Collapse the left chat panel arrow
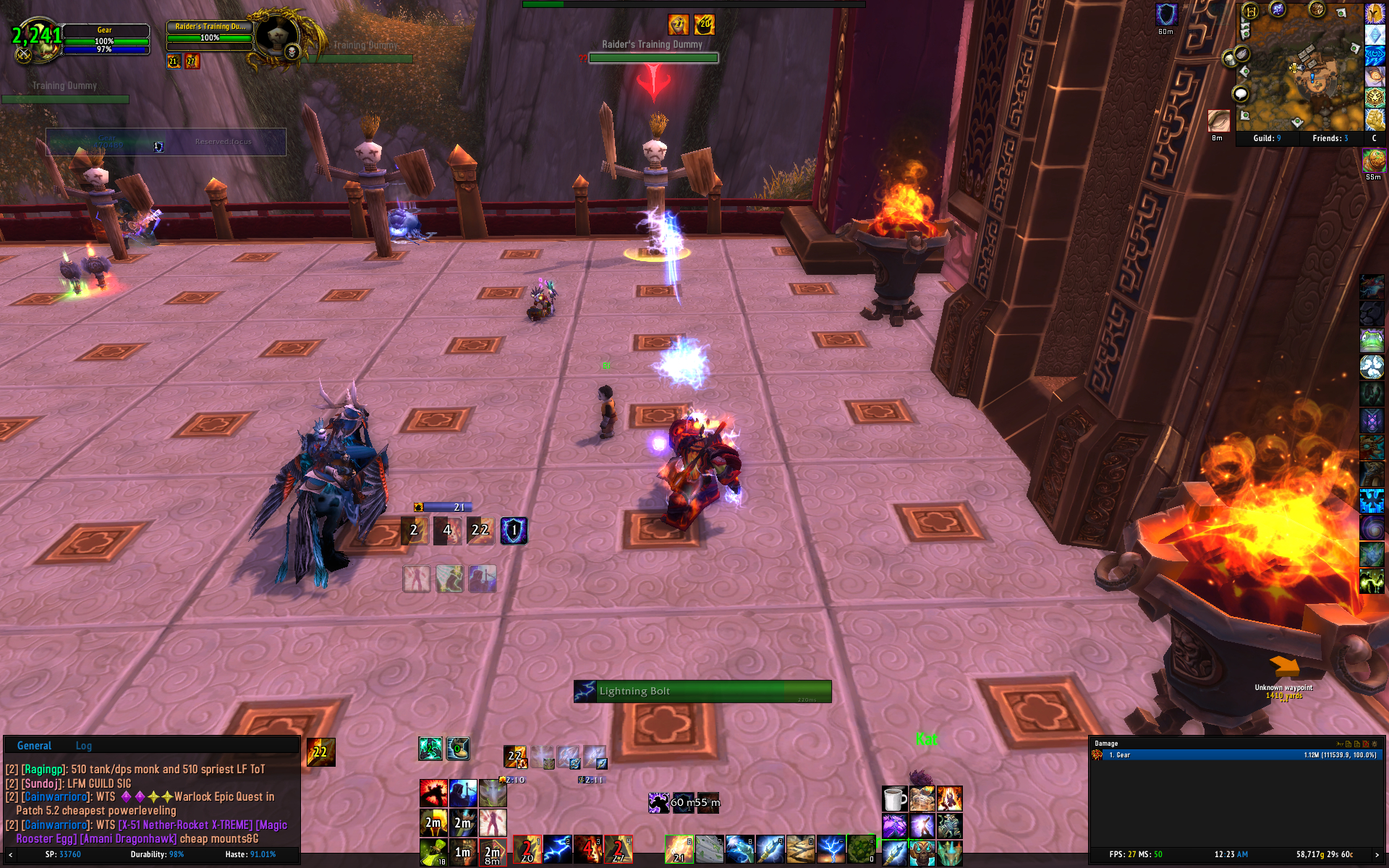1389x868 pixels. pos(10,855)
